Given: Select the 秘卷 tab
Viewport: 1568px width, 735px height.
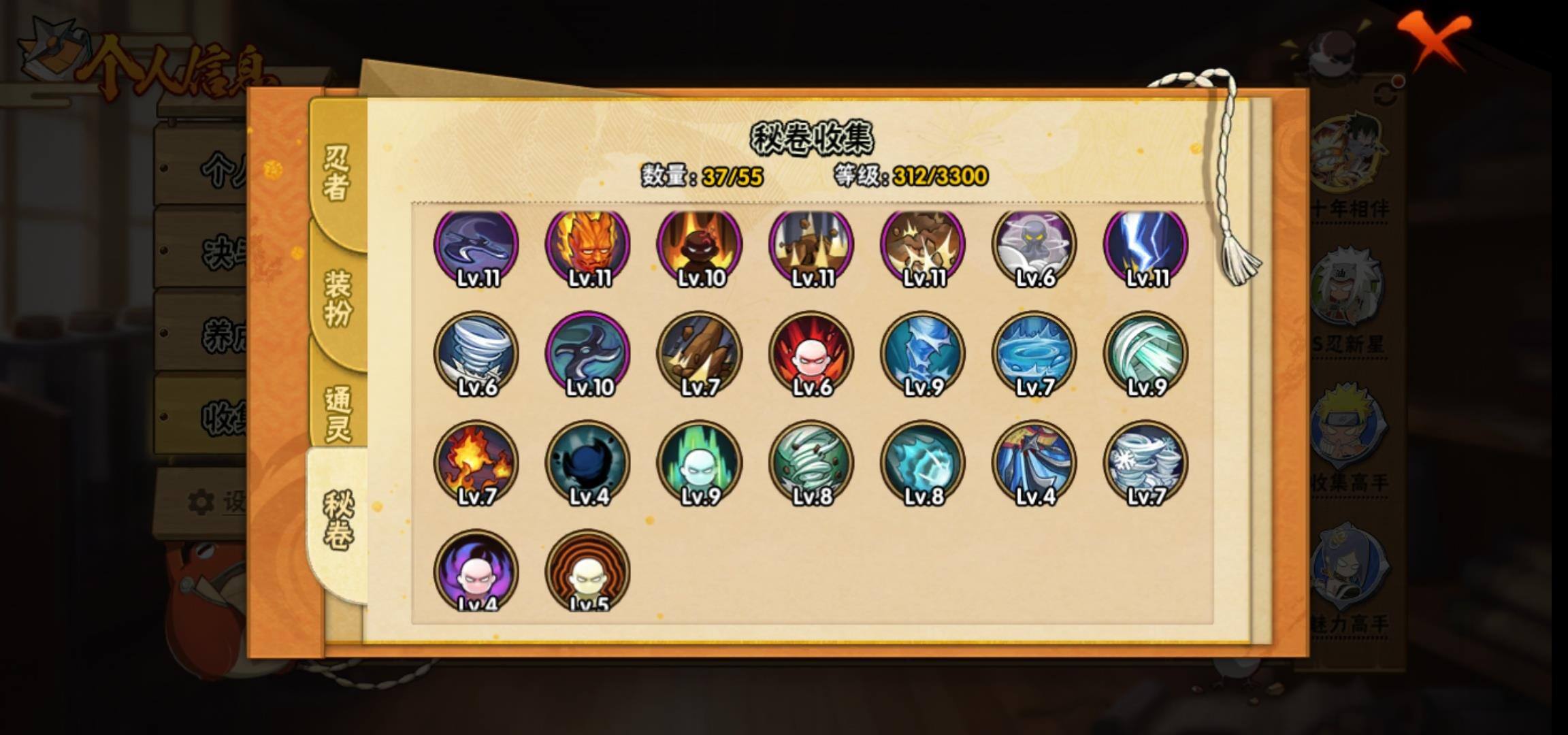Looking at the screenshot, I should (338, 521).
